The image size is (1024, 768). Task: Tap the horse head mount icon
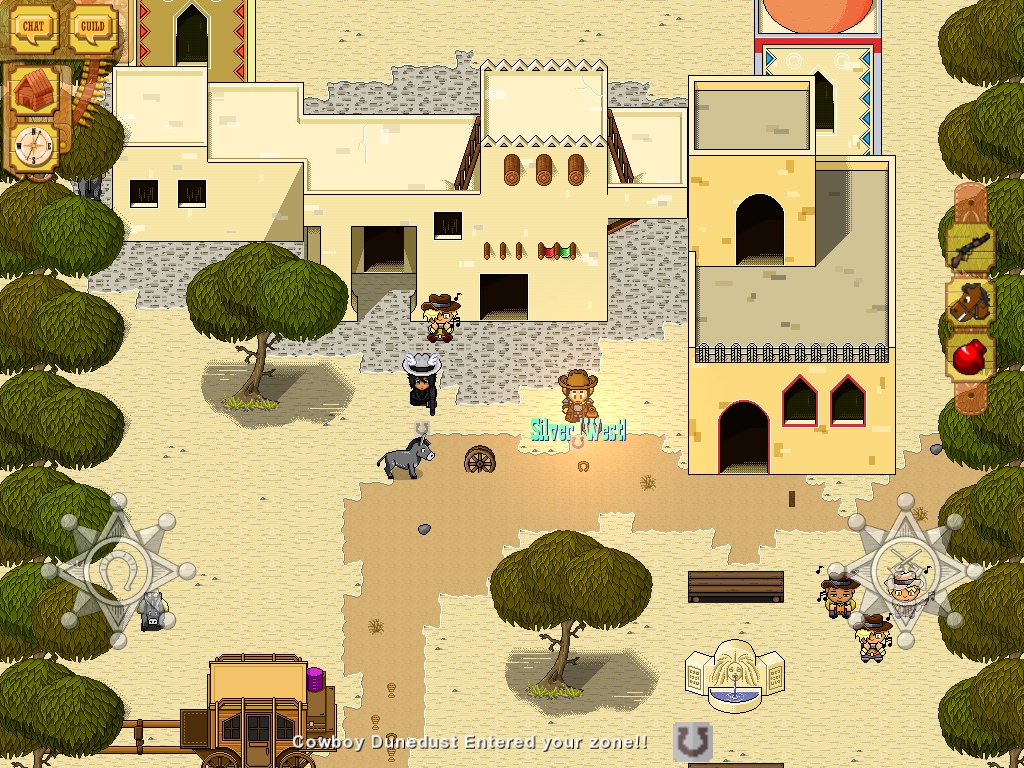[969, 302]
